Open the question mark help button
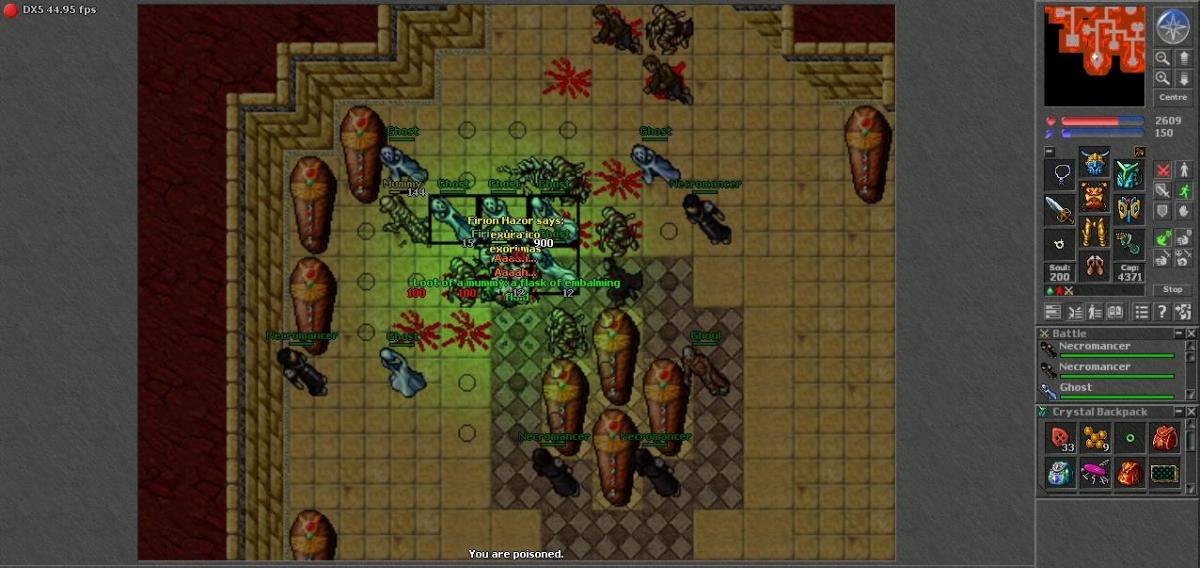1200x568 pixels. point(1162,312)
